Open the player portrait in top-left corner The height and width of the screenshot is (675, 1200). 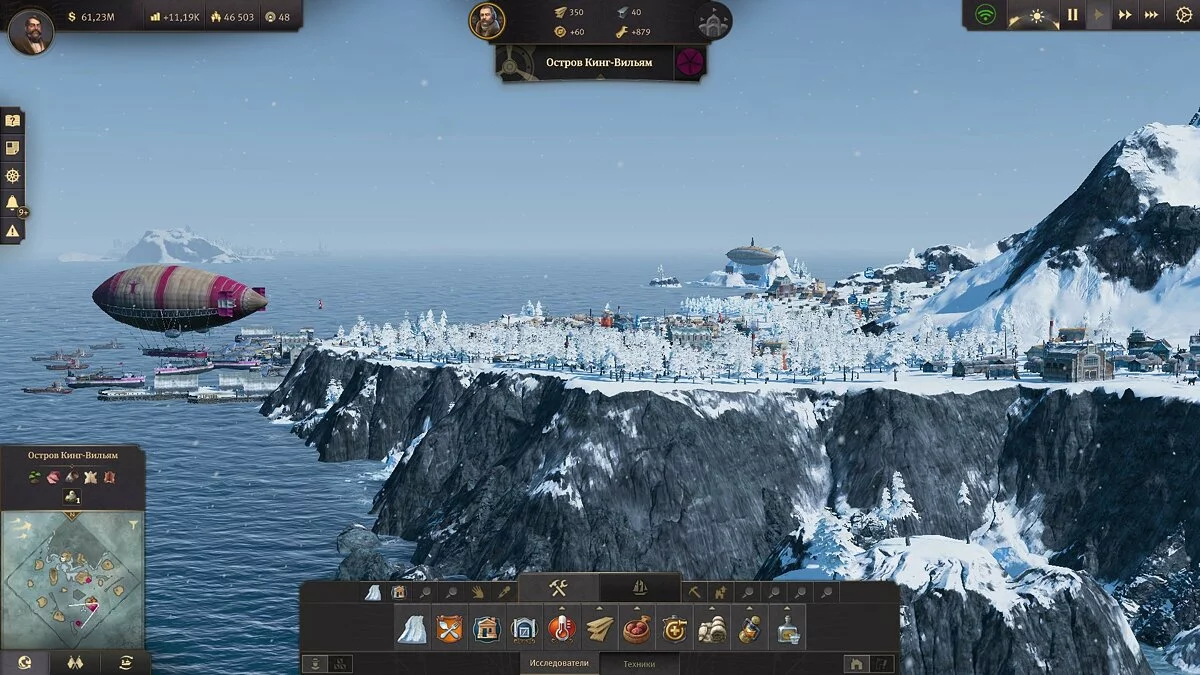tap(30, 31)
